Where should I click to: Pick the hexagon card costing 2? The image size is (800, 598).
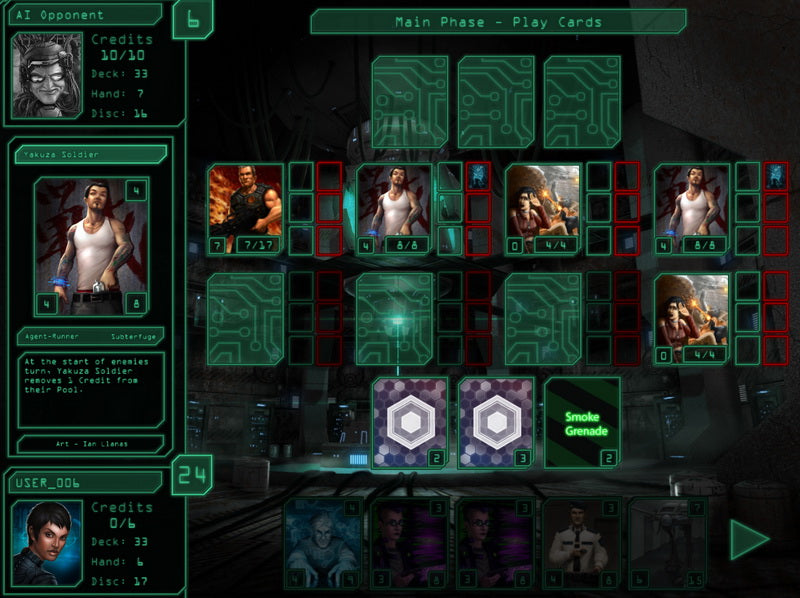[x=411, y=423]
